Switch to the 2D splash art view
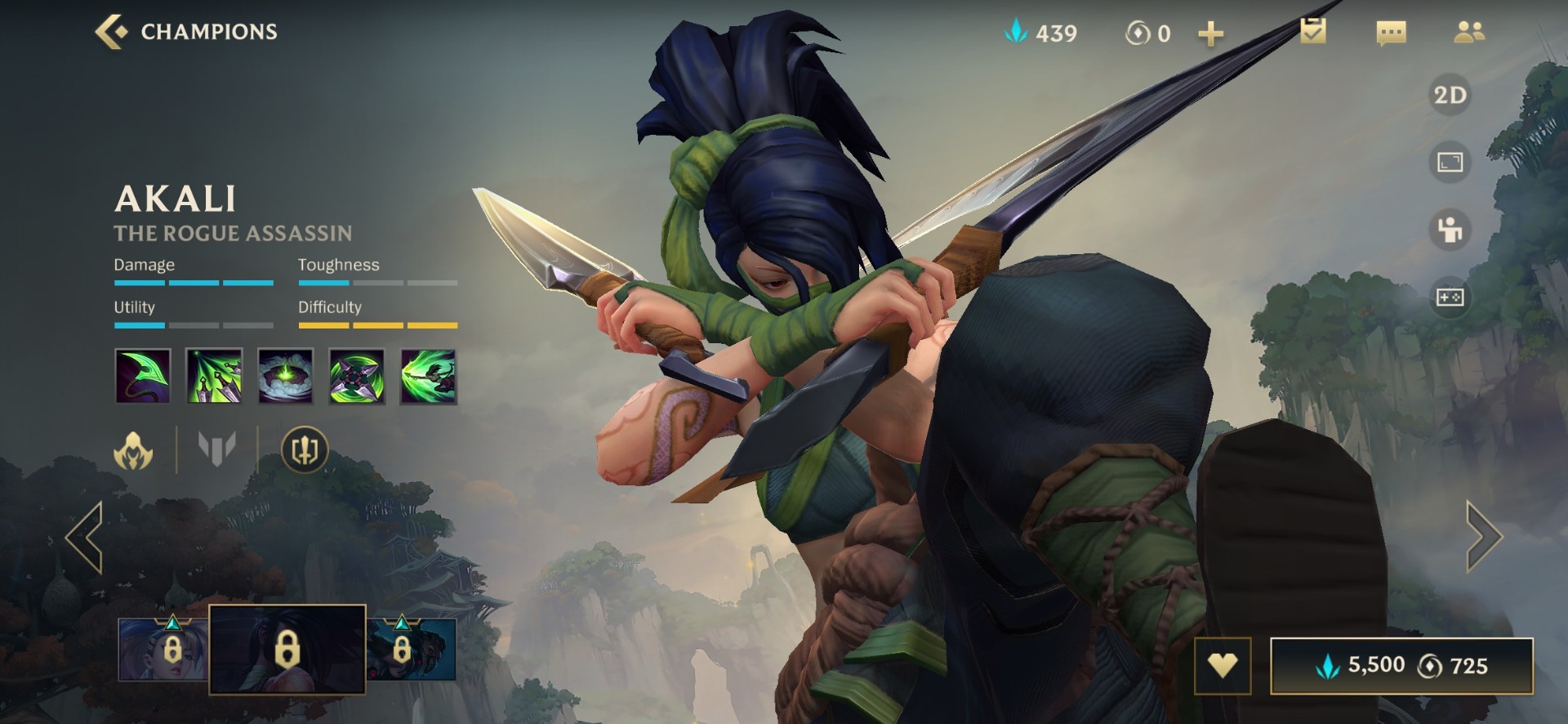 tap(1450, 96)
